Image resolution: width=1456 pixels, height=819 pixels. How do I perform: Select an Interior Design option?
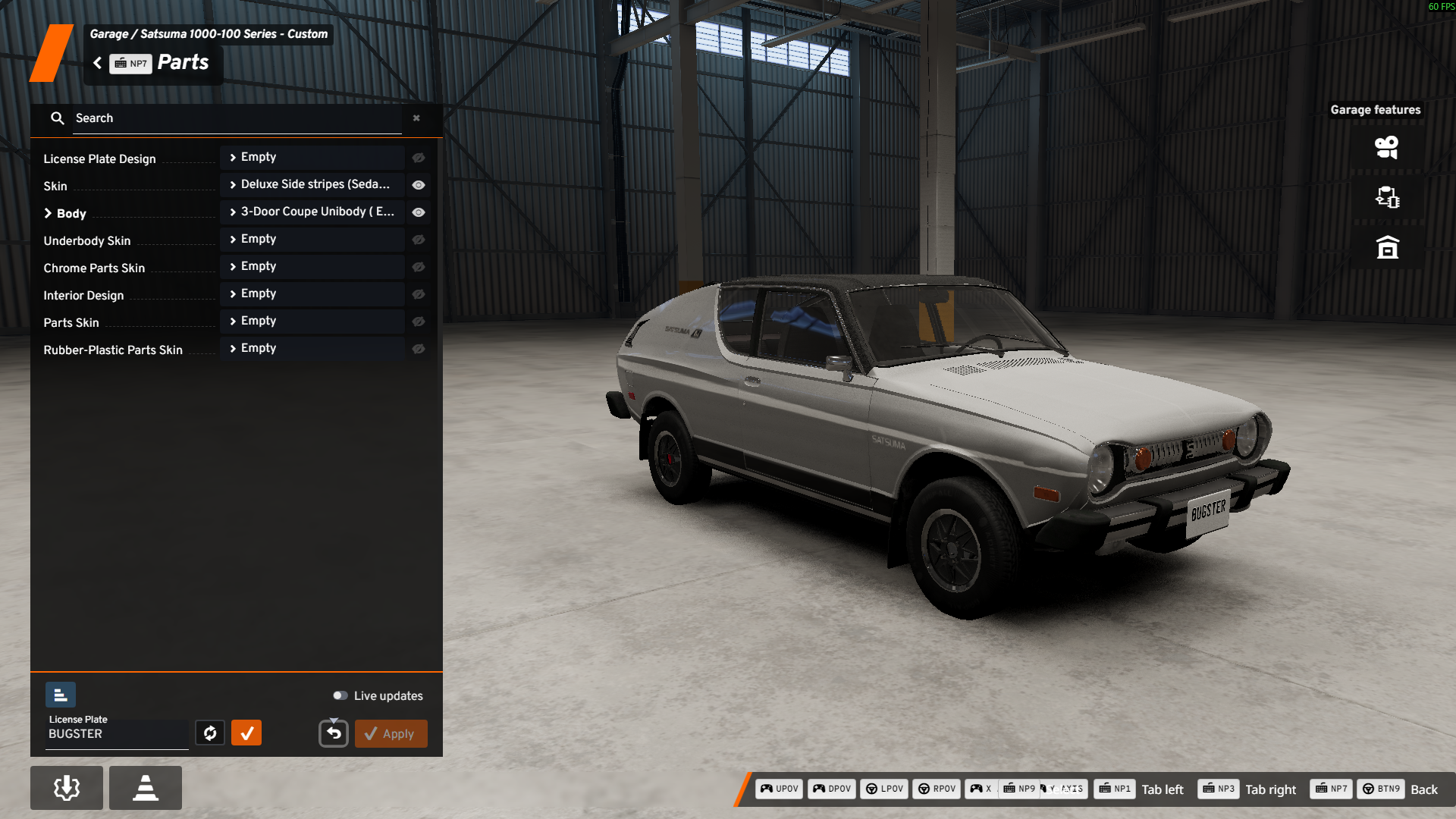coord(312,294)
